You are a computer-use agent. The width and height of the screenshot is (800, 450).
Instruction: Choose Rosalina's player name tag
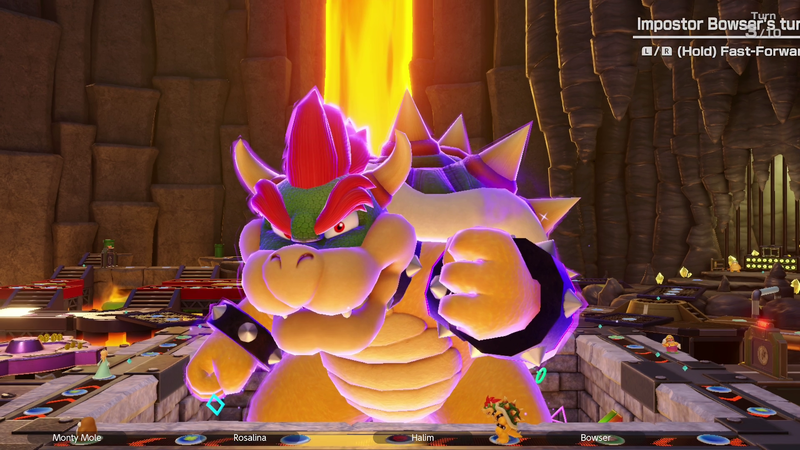coord(249,437)
